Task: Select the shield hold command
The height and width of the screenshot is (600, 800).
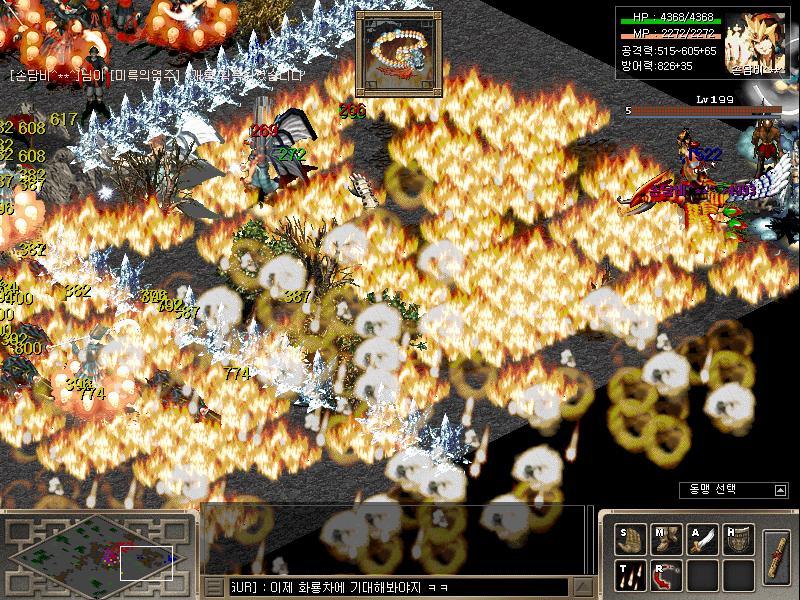Action: coord(738,540)
